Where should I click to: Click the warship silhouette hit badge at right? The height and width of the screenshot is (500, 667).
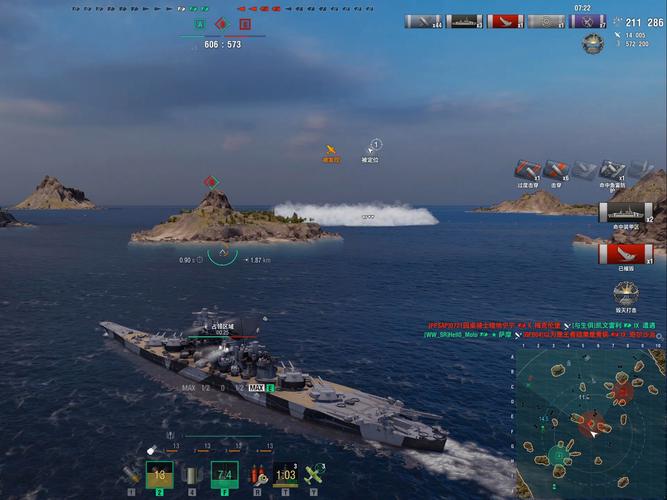pyautogui.click(x=619, y=211)
